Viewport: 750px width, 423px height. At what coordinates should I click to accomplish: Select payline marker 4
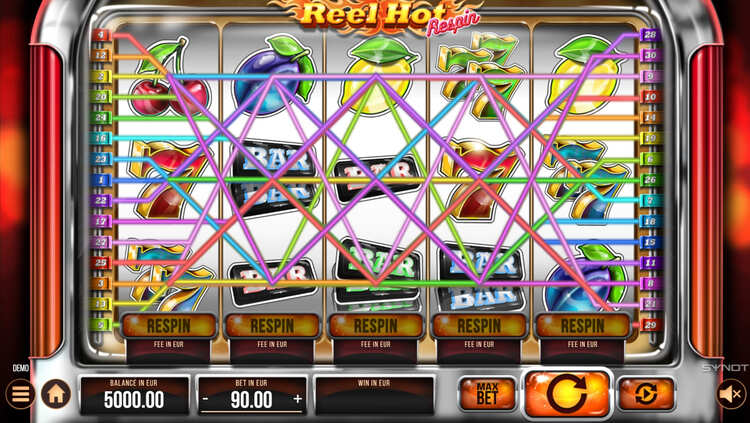pos(101,35)
